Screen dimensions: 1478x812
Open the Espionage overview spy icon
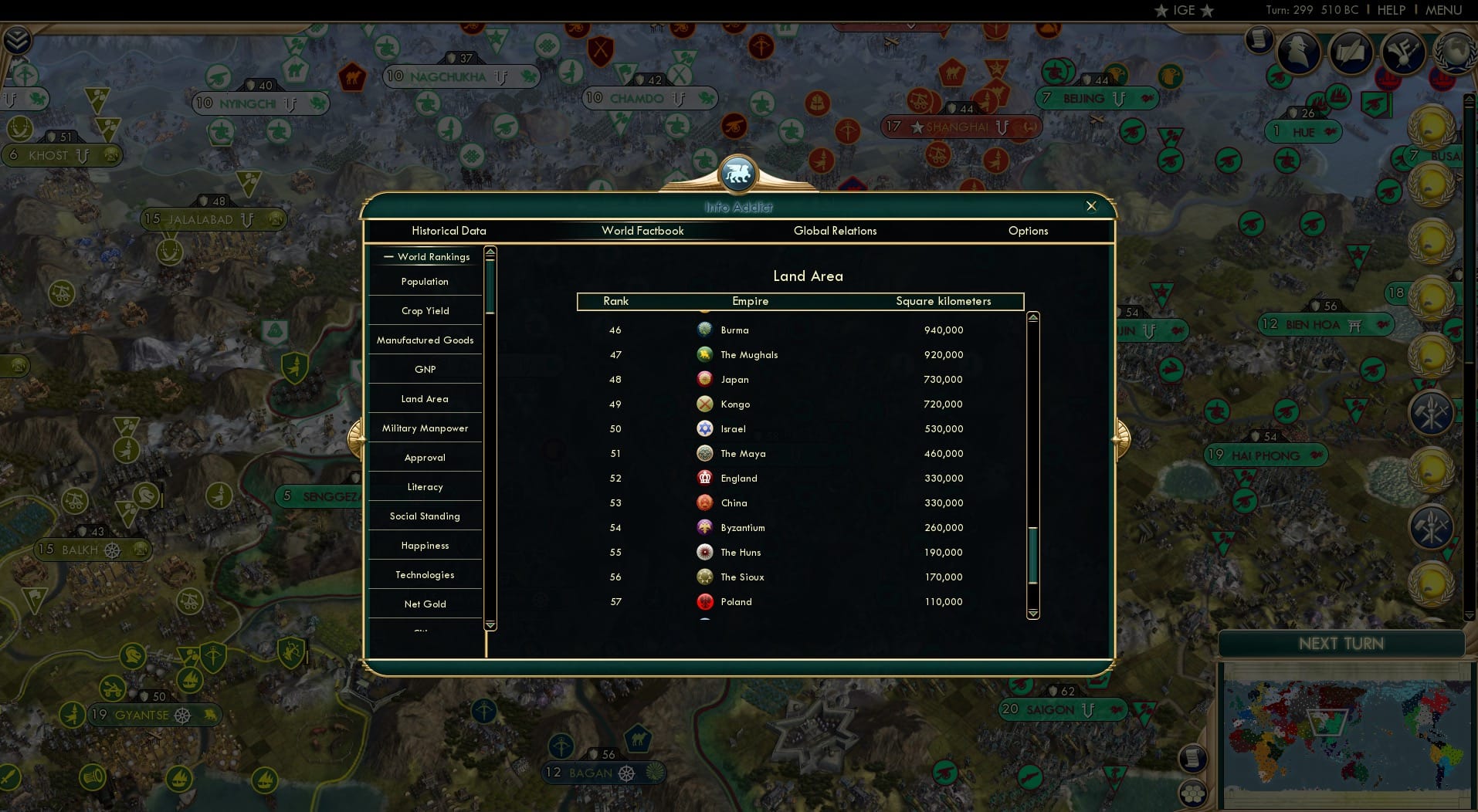[1297, 54]
